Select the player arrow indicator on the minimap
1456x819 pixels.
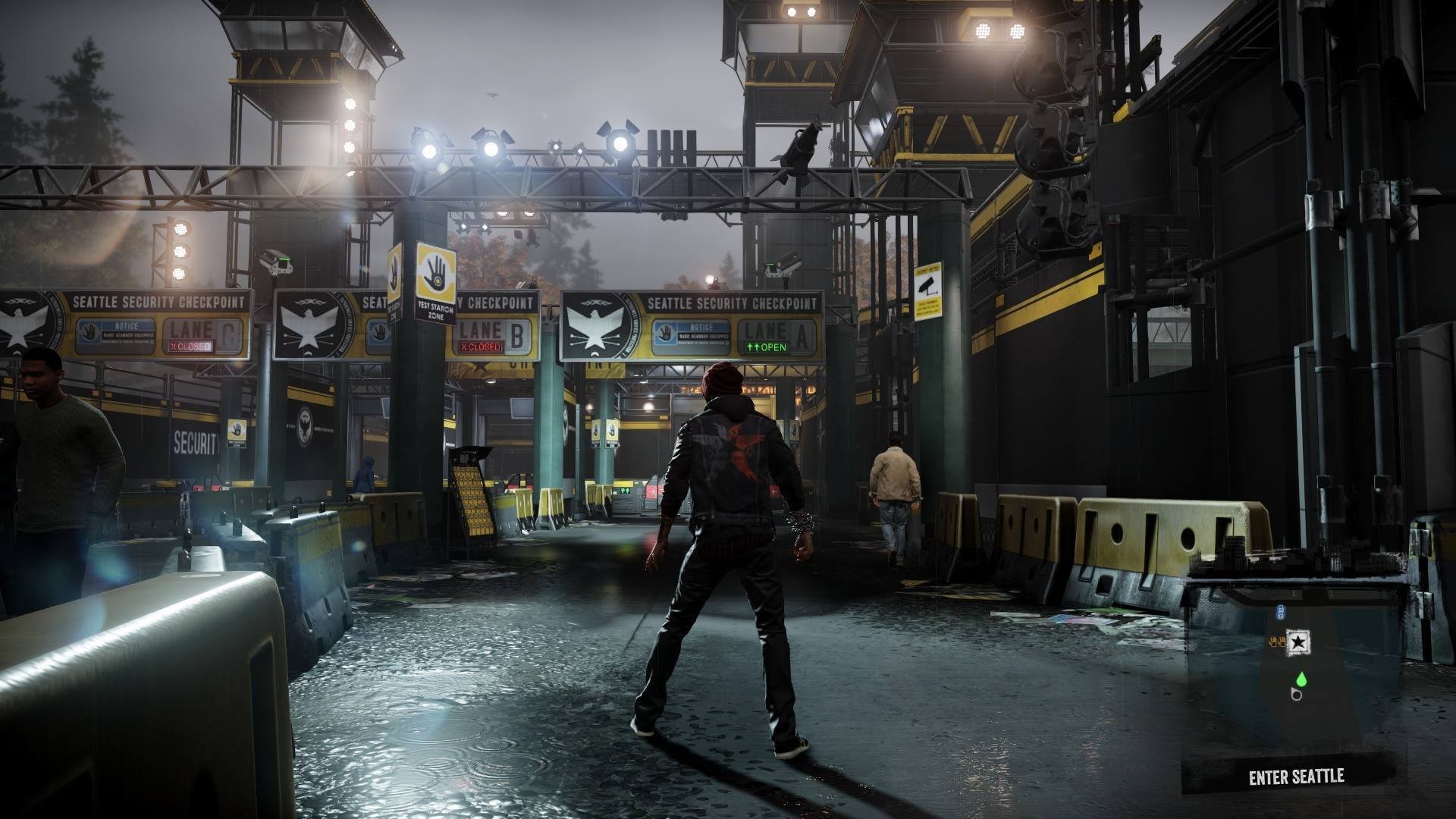point(1296,695)
